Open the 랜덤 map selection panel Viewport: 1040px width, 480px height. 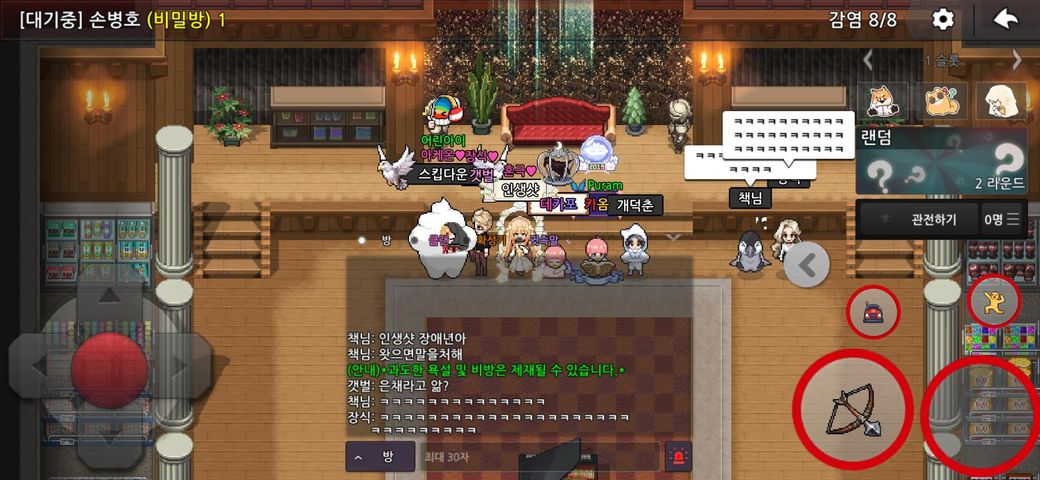[x=941, y=161]
